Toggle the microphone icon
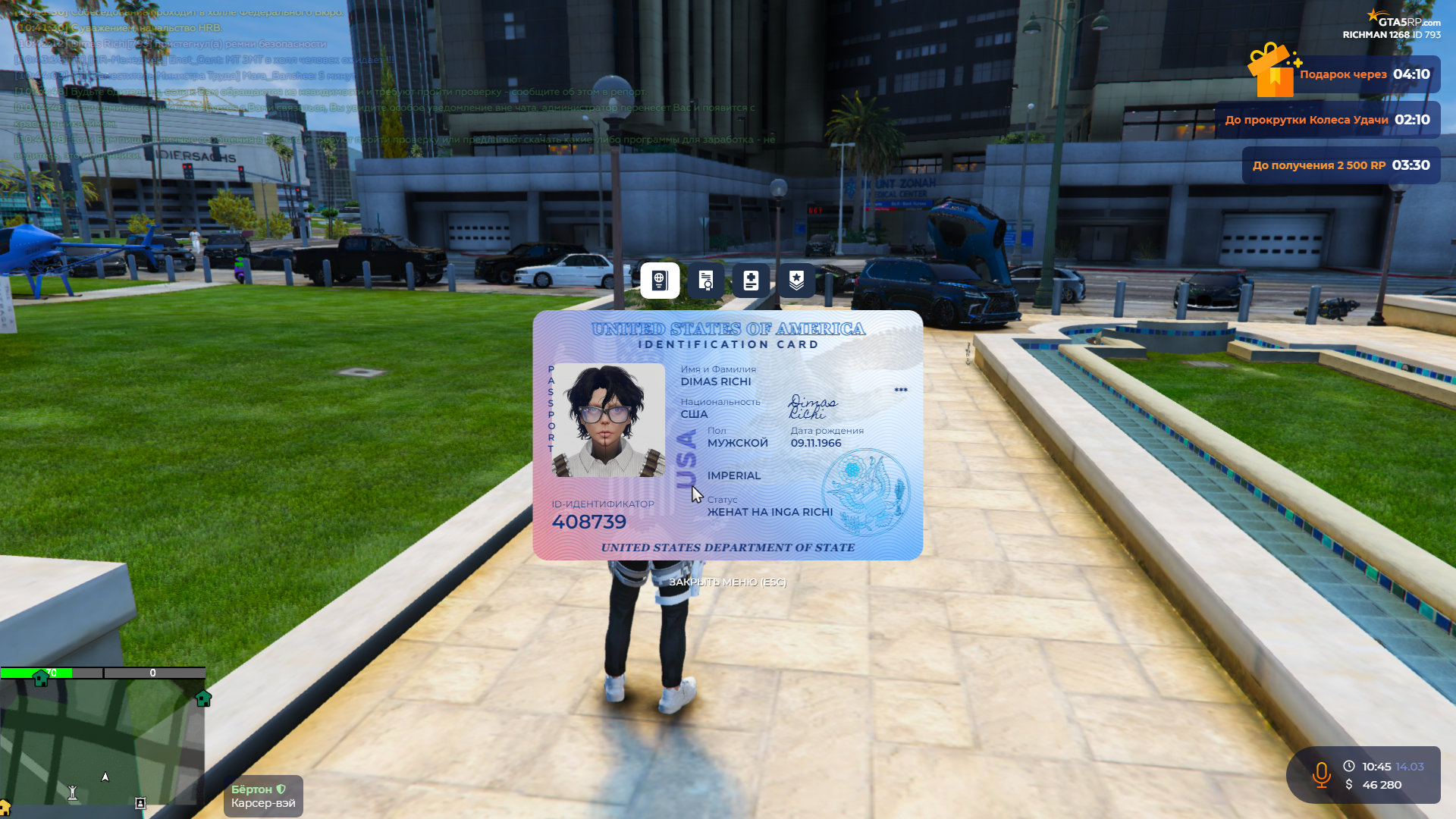 click(1321, 775)
